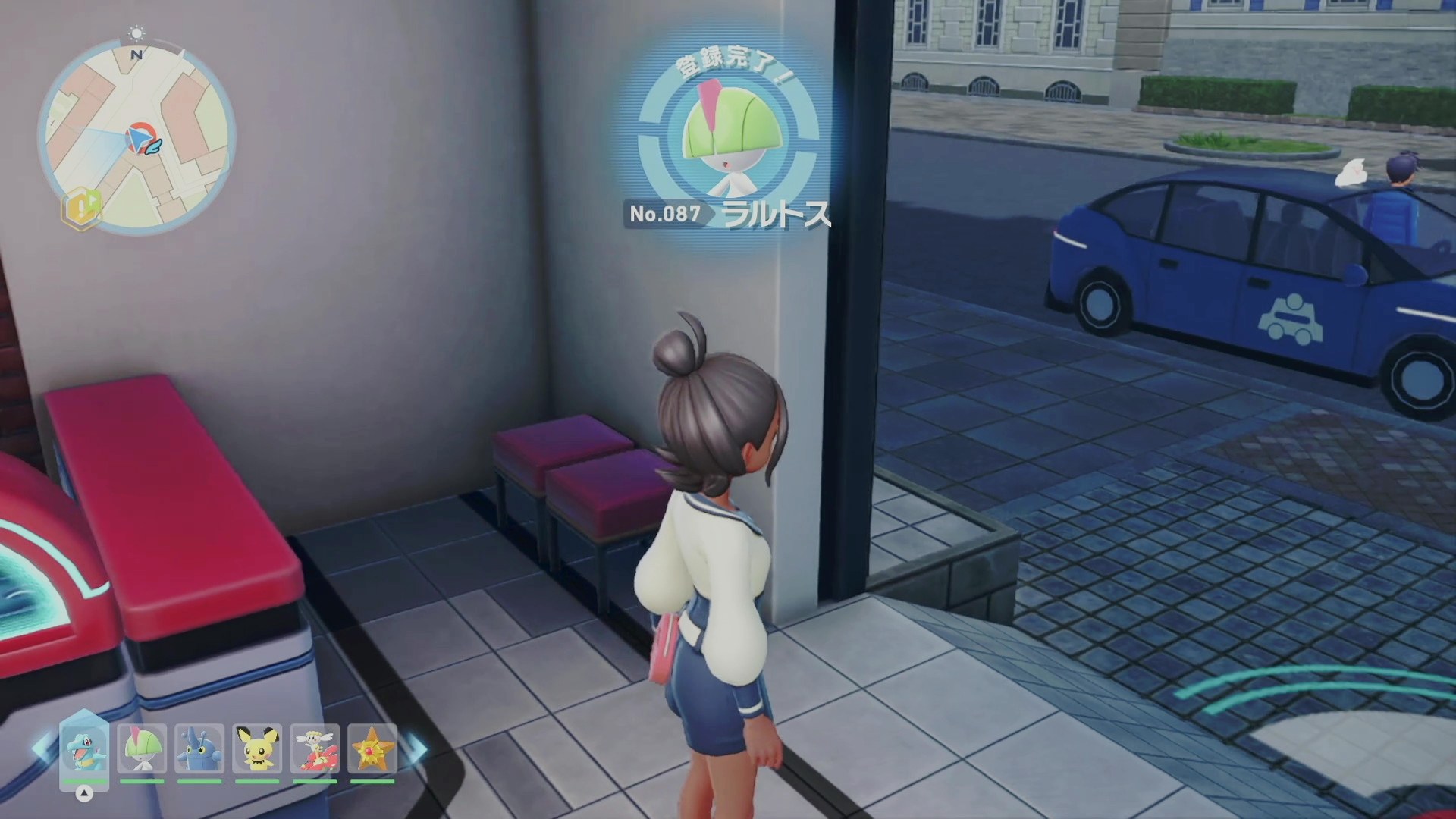Choose Ralts from the party bar
This screenshot has width=1456, height=819.
point(142,748)
